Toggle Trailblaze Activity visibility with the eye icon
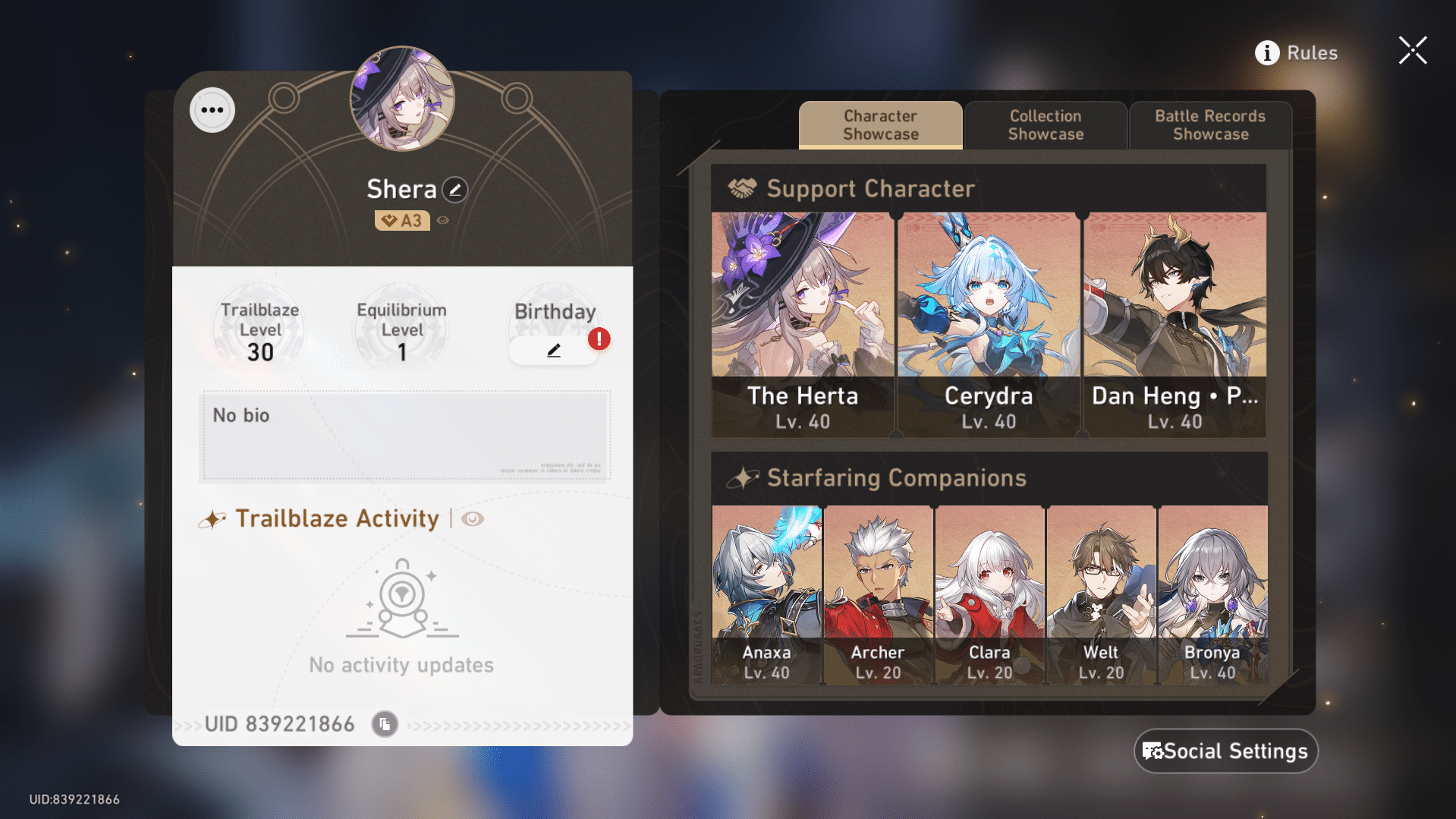Viewport: 1456px width, 819px height. point(473,518)
